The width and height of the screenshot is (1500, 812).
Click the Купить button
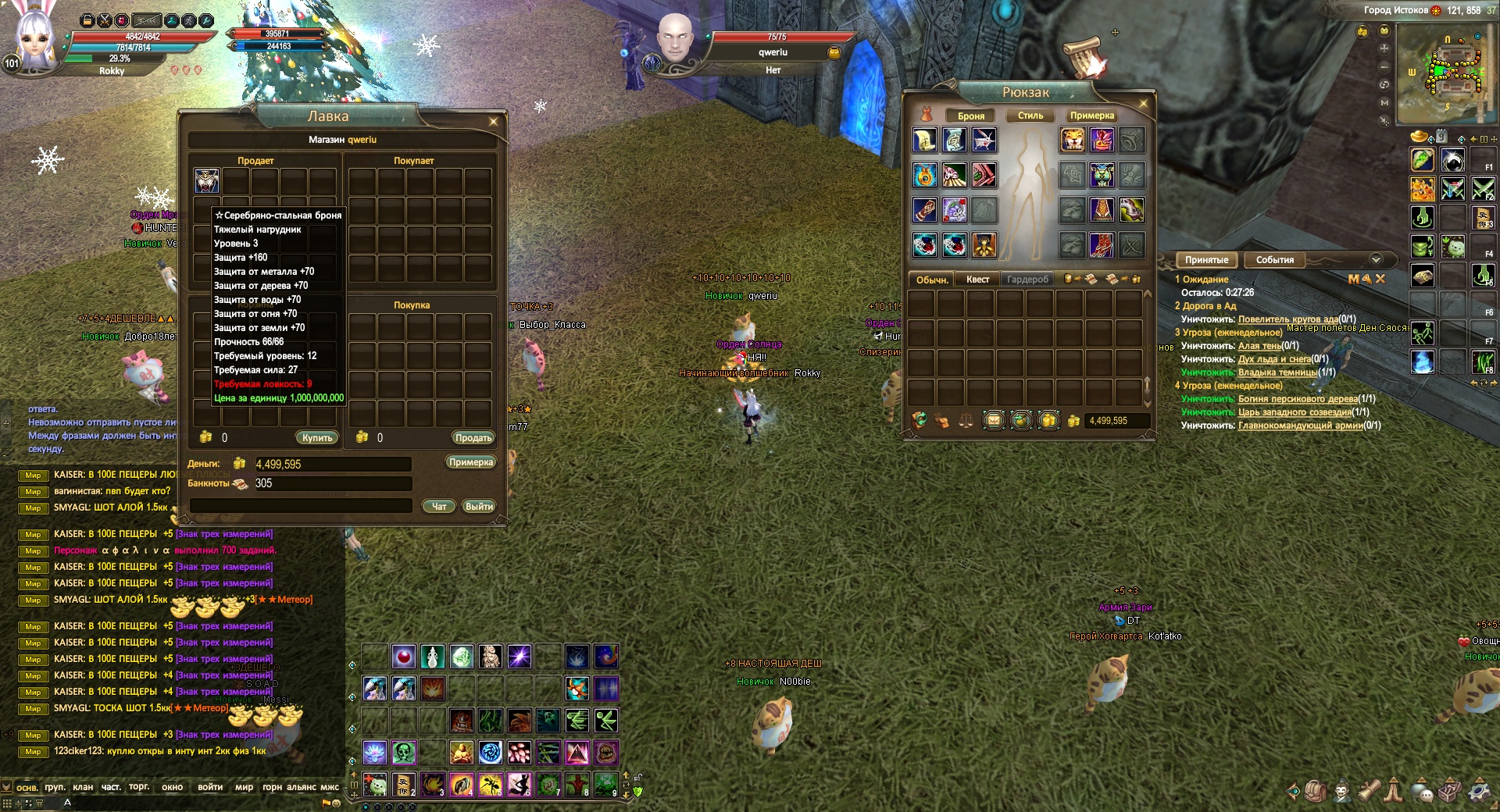click(x=317, y=438)
